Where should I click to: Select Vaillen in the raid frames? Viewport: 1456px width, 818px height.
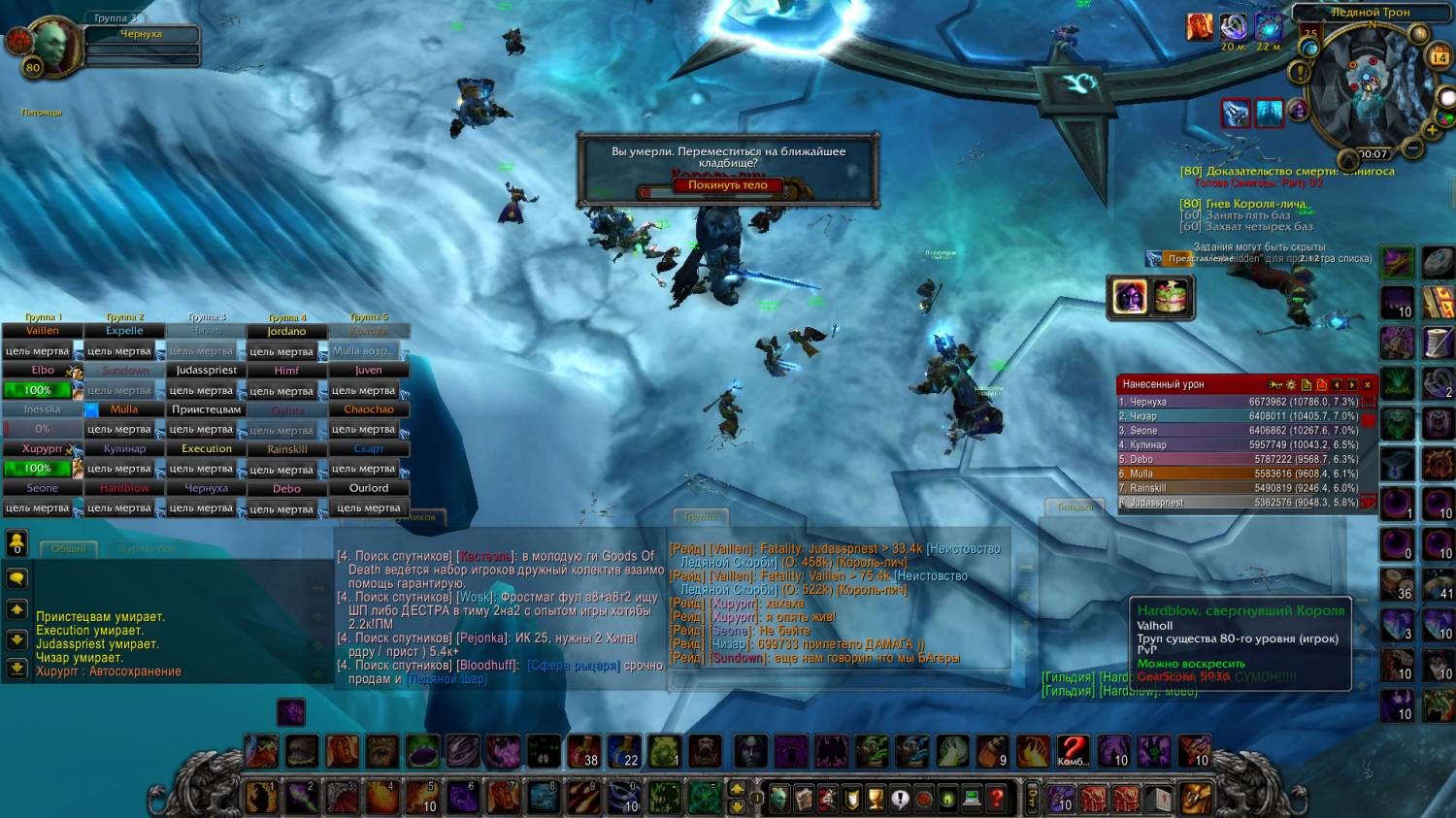42,331
